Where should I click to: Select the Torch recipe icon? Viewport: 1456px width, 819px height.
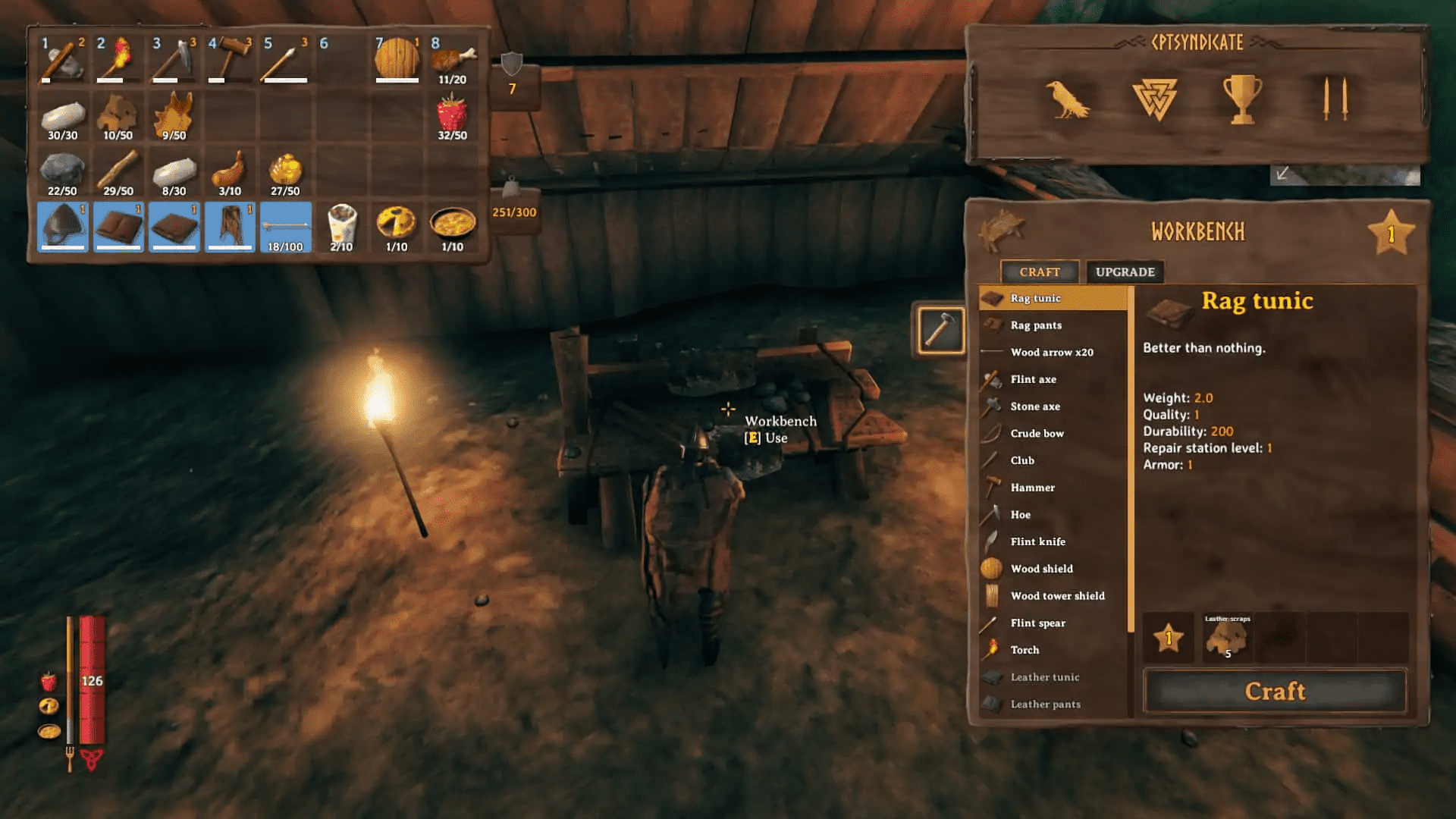tap(992, 648)
